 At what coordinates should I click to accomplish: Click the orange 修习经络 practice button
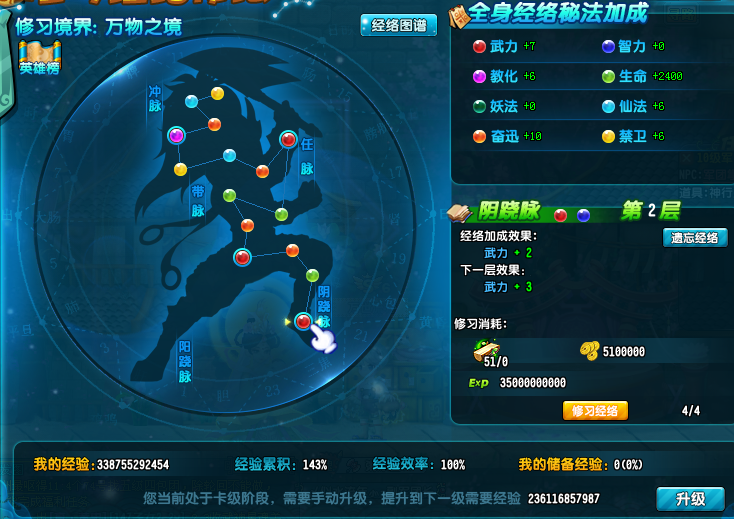595,411
